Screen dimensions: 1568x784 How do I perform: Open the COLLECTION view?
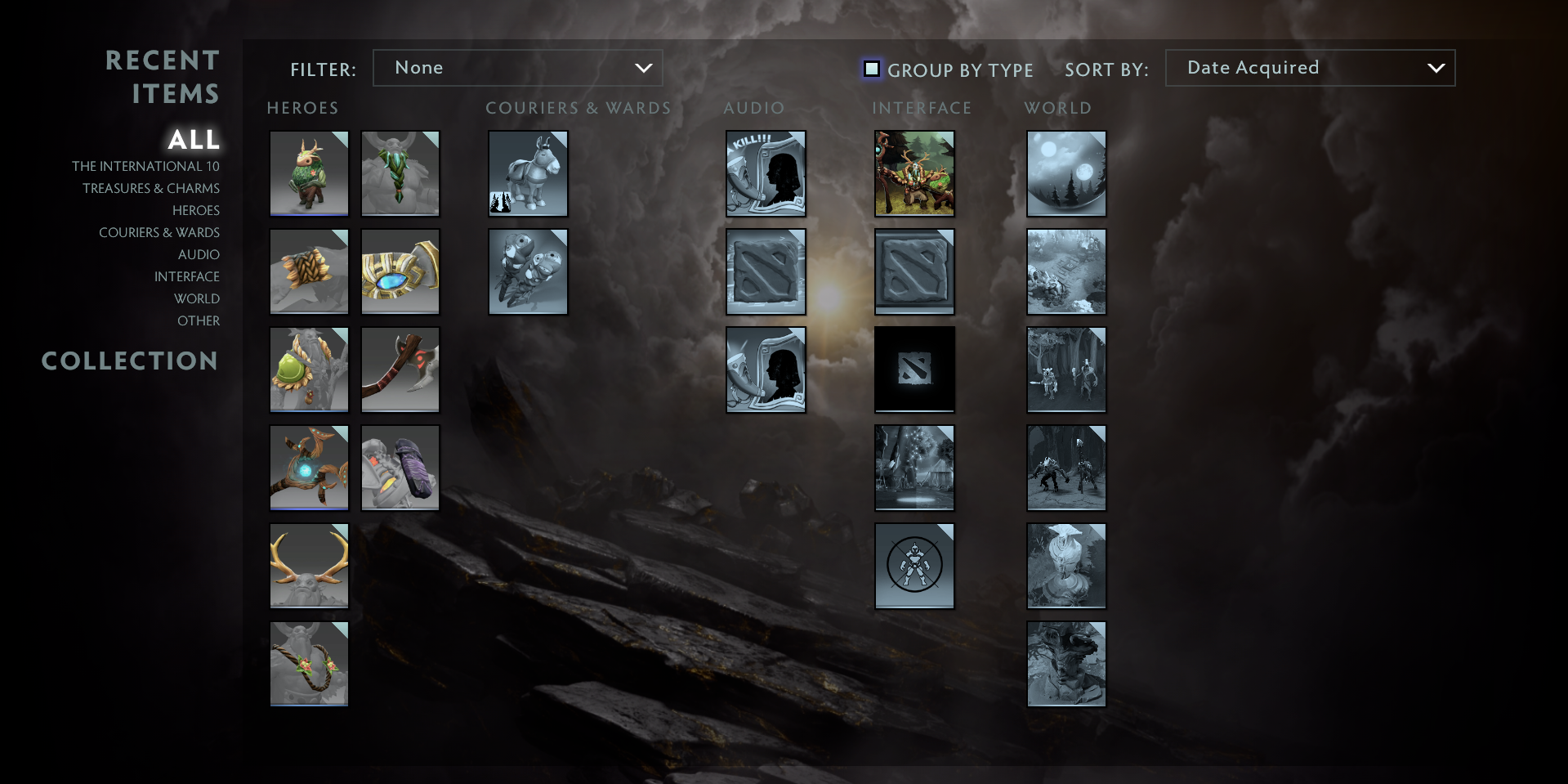129,361
